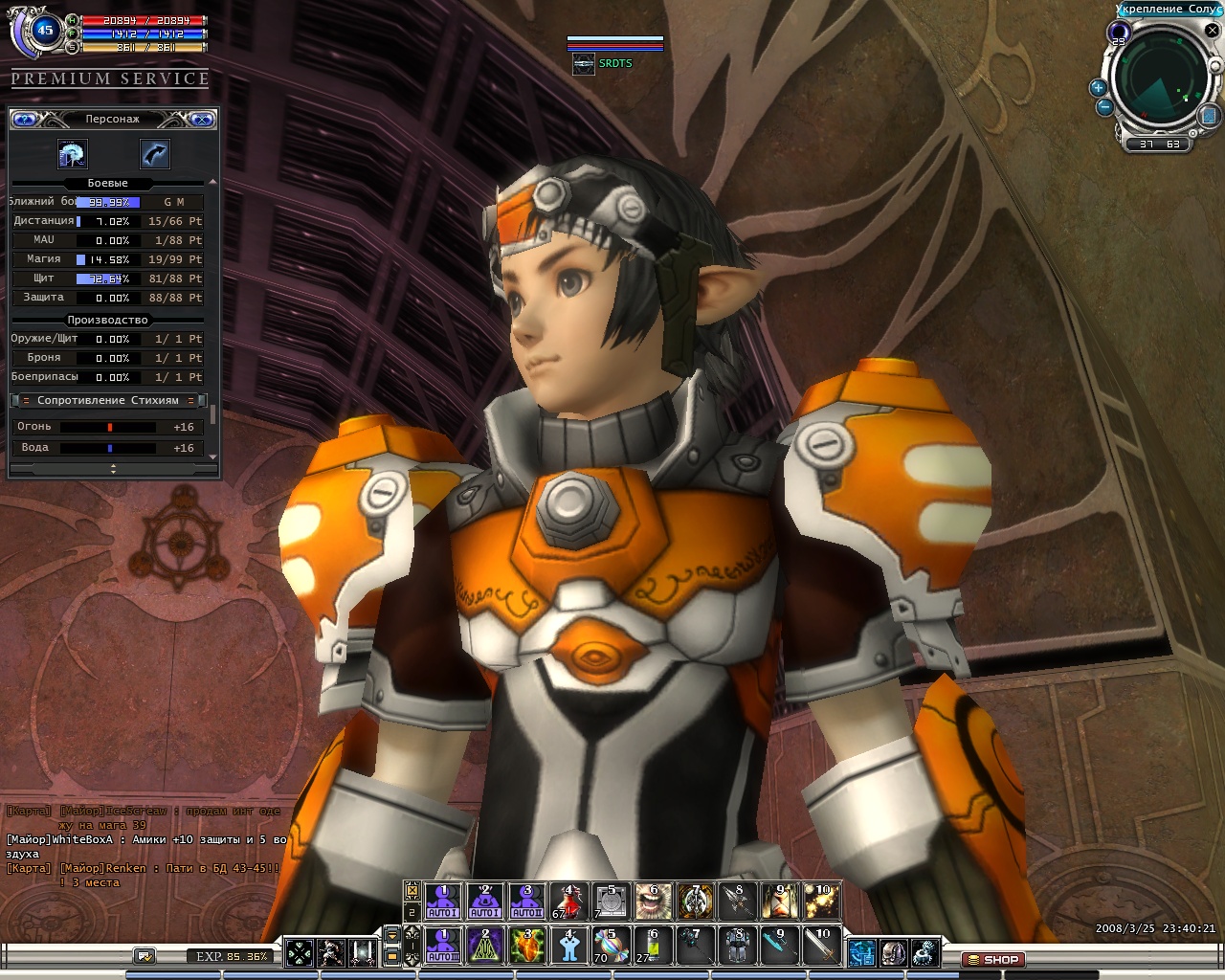Open help in the Персонаж window
Viewport: 1225px width, 980px height.
25,120
